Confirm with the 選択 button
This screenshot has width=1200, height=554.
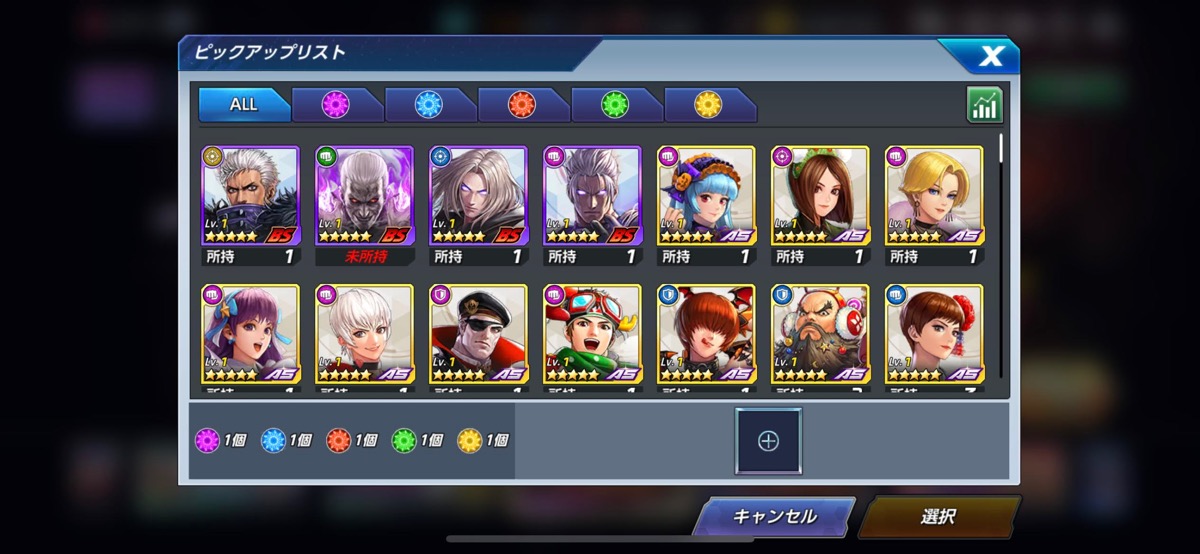[x=938, y=517]
